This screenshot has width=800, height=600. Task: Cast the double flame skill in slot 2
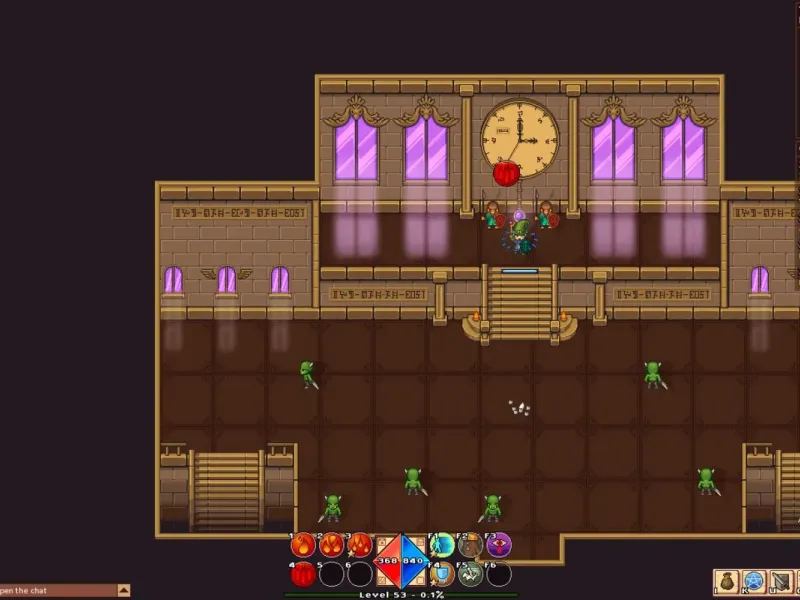point(331,545)
